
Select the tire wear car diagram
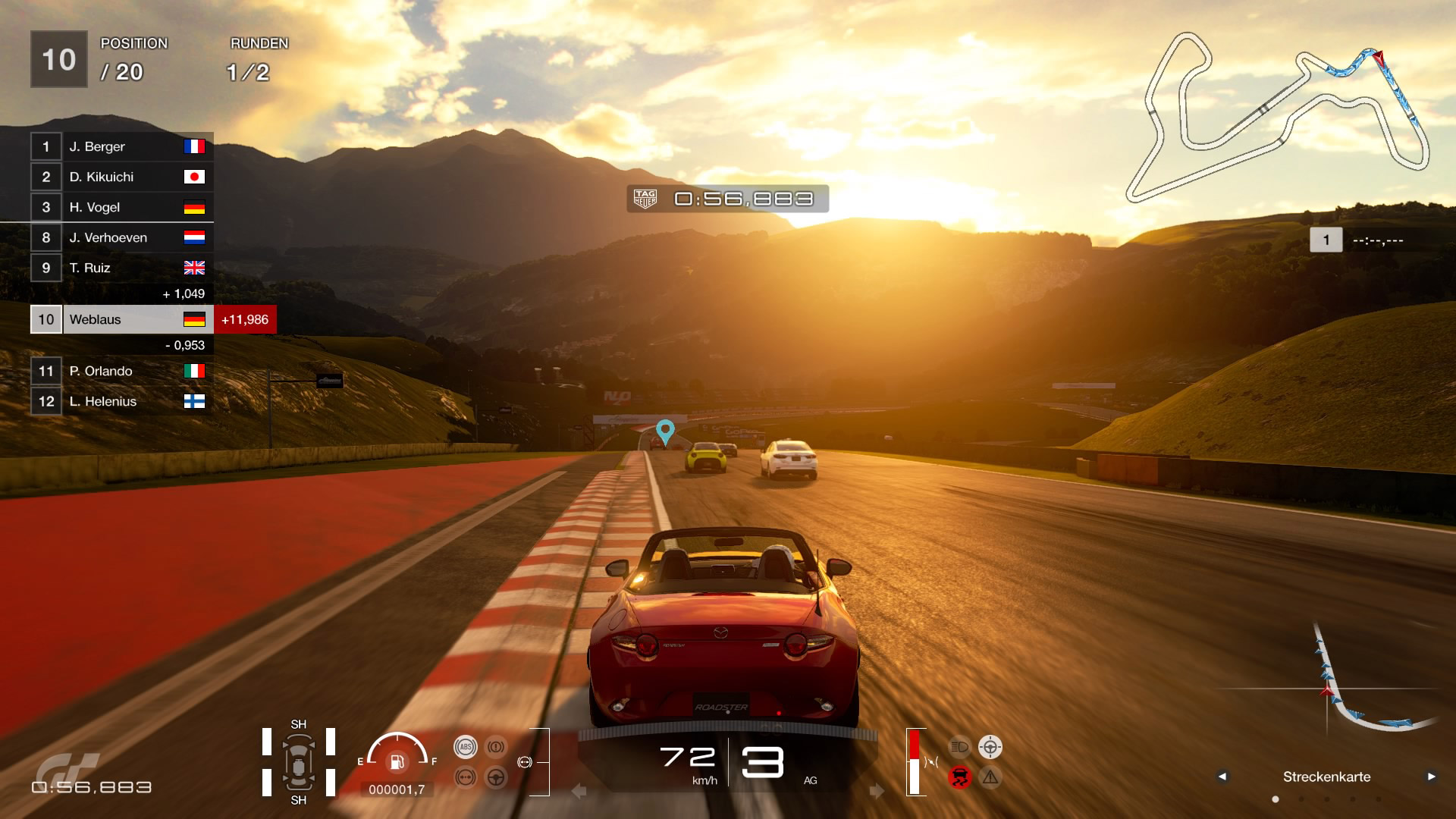click(299, 762)
